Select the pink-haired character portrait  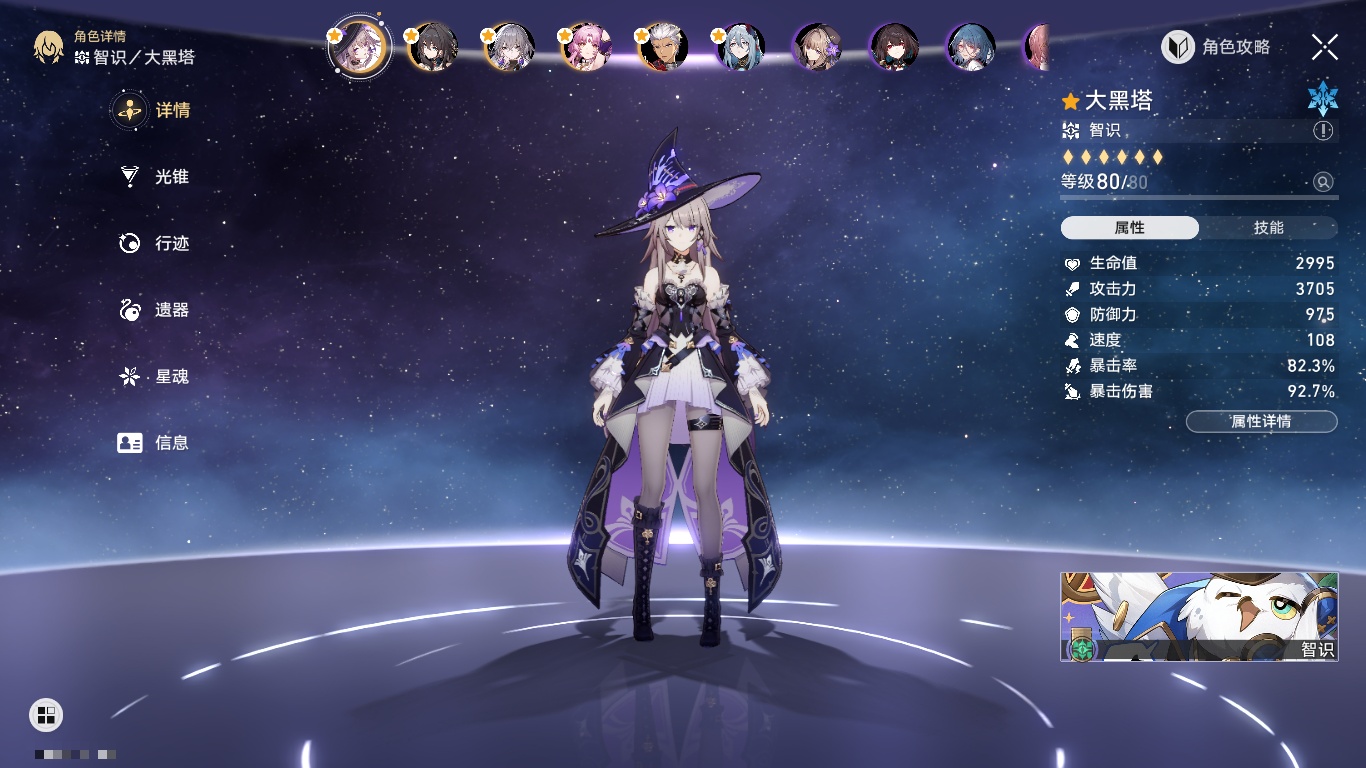(586, 47)
